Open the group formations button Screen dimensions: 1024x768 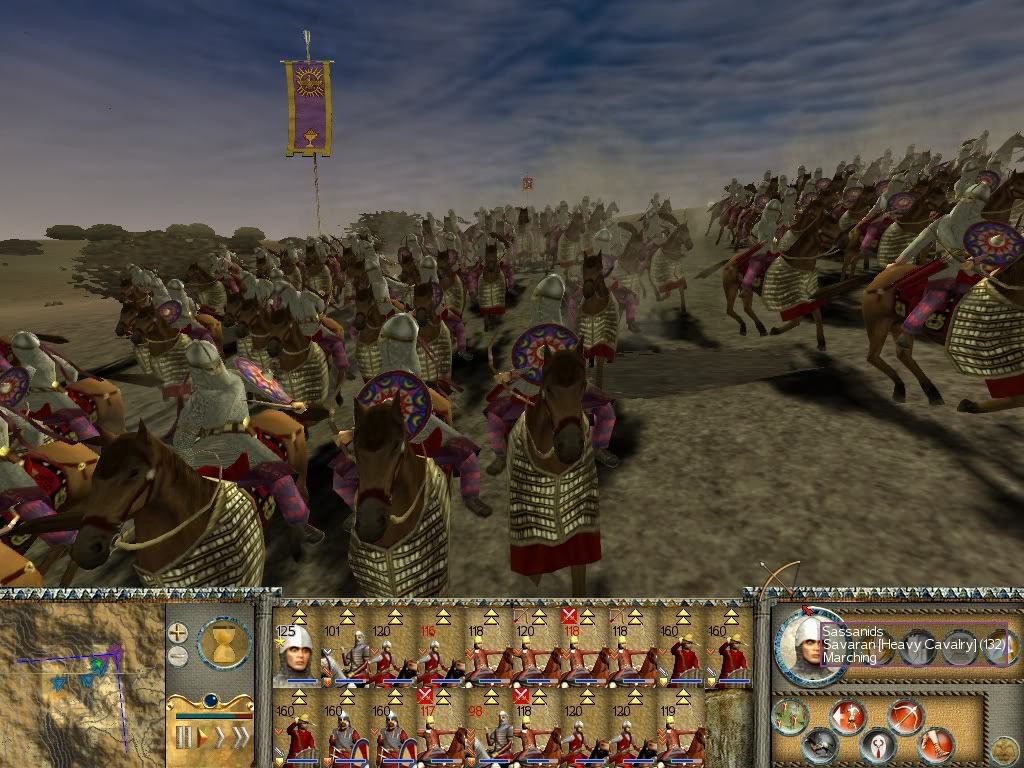click(790, 714)
